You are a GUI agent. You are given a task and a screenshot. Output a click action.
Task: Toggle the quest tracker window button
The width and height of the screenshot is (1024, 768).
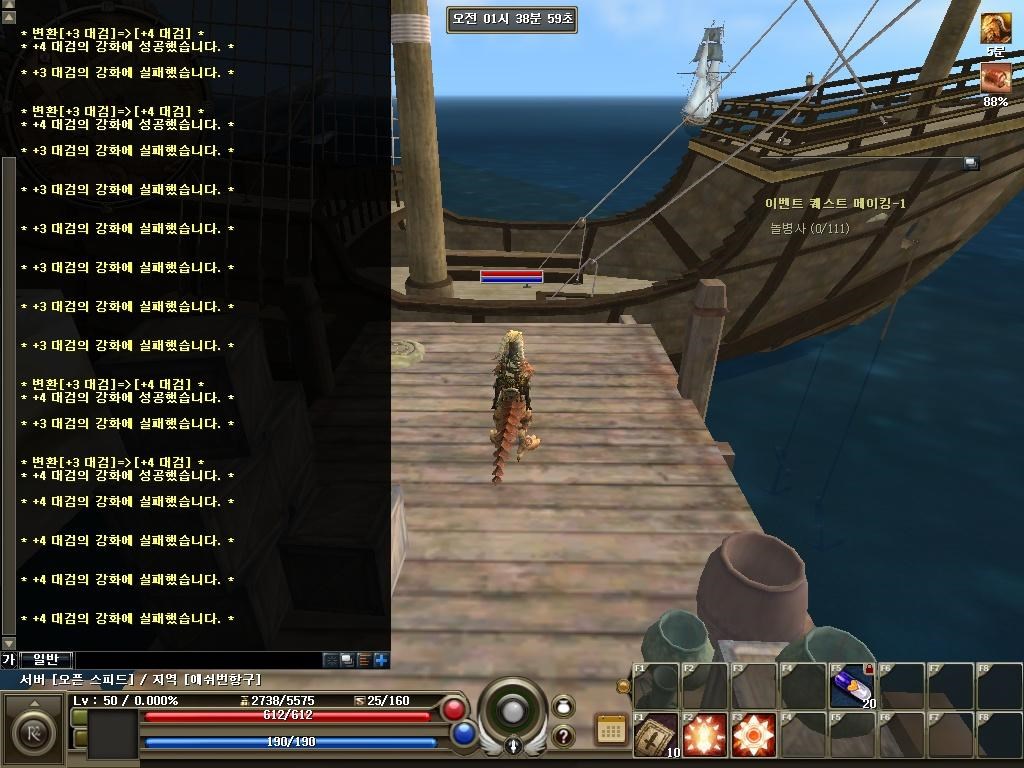970,163
